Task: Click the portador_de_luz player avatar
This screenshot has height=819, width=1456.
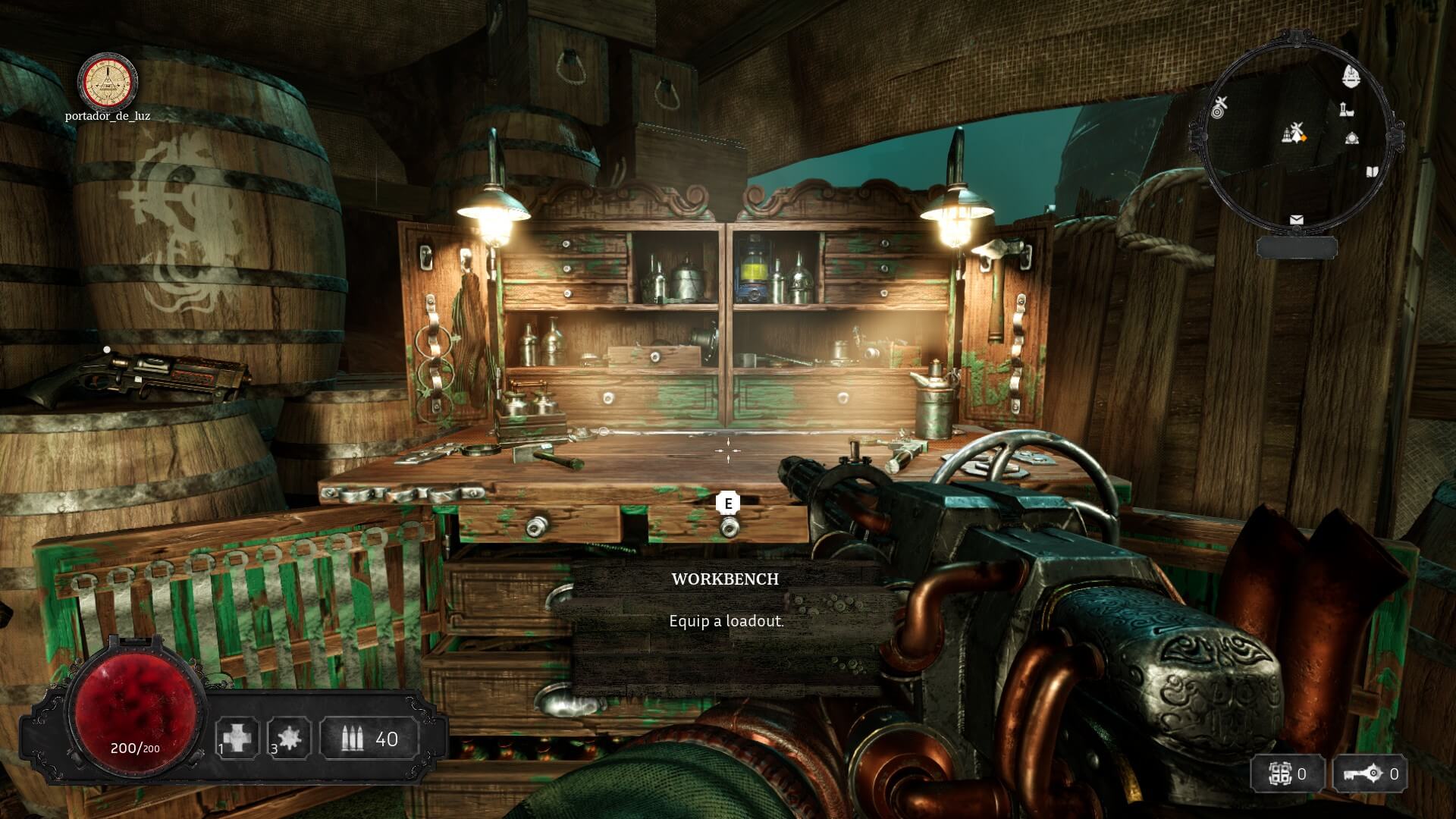Action: (108, 81)
